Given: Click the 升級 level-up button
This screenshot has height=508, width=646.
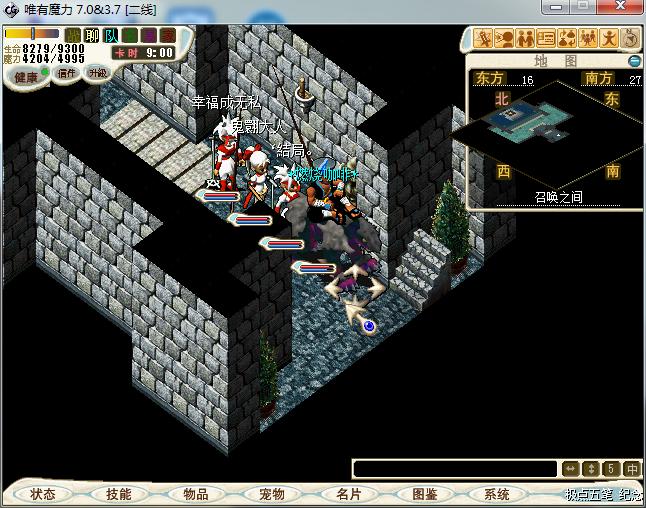Looking at the screenshot, I should (x=97, y=73).
